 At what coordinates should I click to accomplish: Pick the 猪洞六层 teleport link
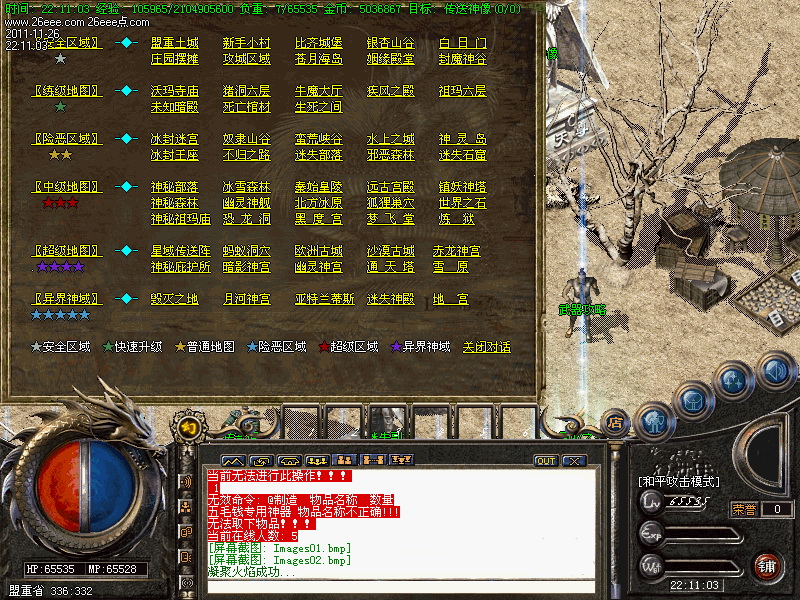[246, 91]
